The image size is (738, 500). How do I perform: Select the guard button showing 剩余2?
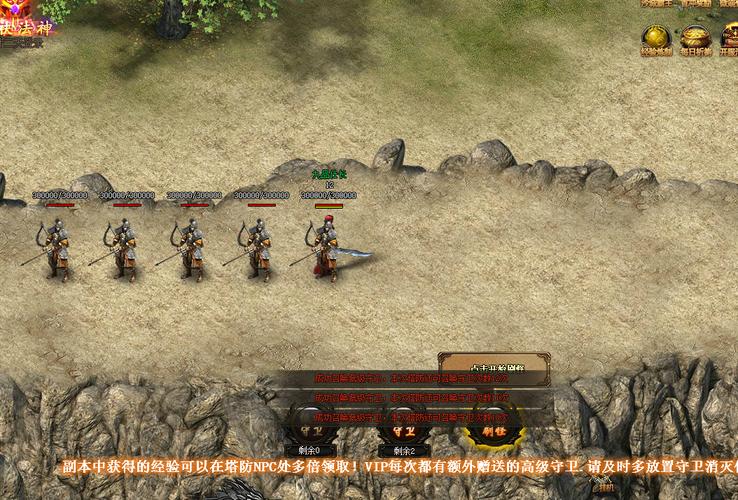pyautogui.click(x=403, y=431)
